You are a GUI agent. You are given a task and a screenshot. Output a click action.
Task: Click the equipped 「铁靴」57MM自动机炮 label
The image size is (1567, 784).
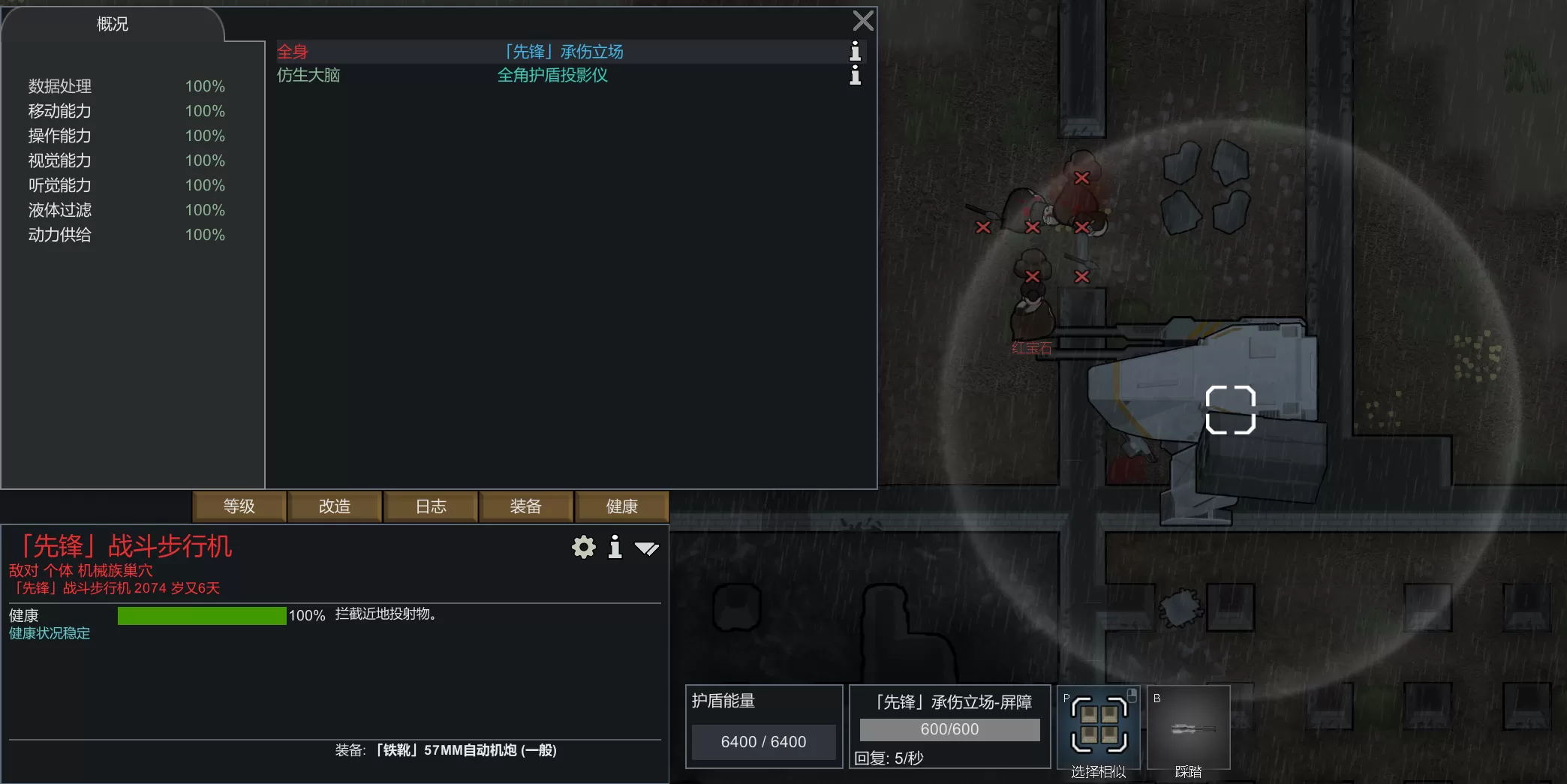click(x=466, y=750)
